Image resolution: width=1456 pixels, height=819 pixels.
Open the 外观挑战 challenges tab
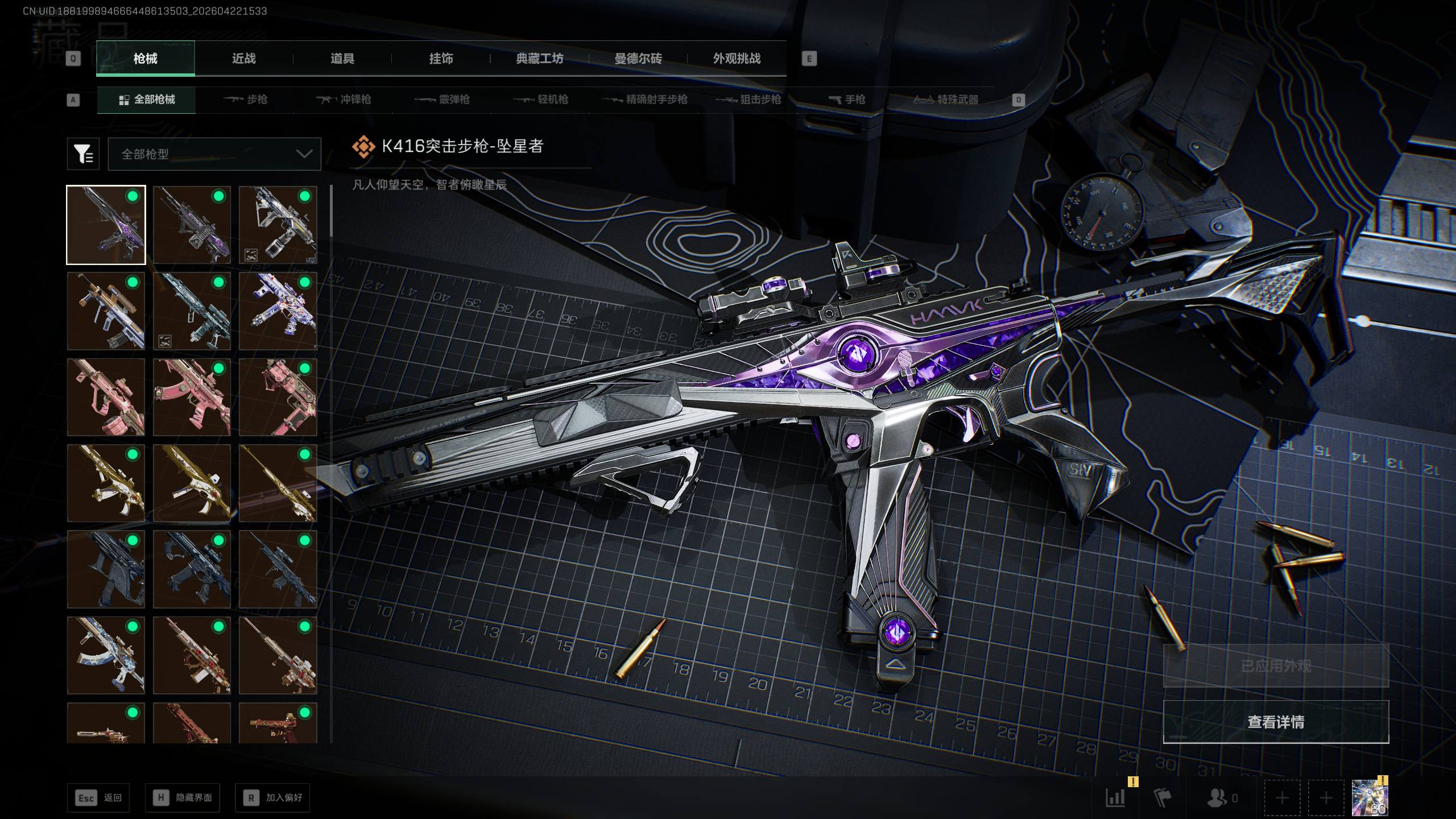[x=737, y=59]
